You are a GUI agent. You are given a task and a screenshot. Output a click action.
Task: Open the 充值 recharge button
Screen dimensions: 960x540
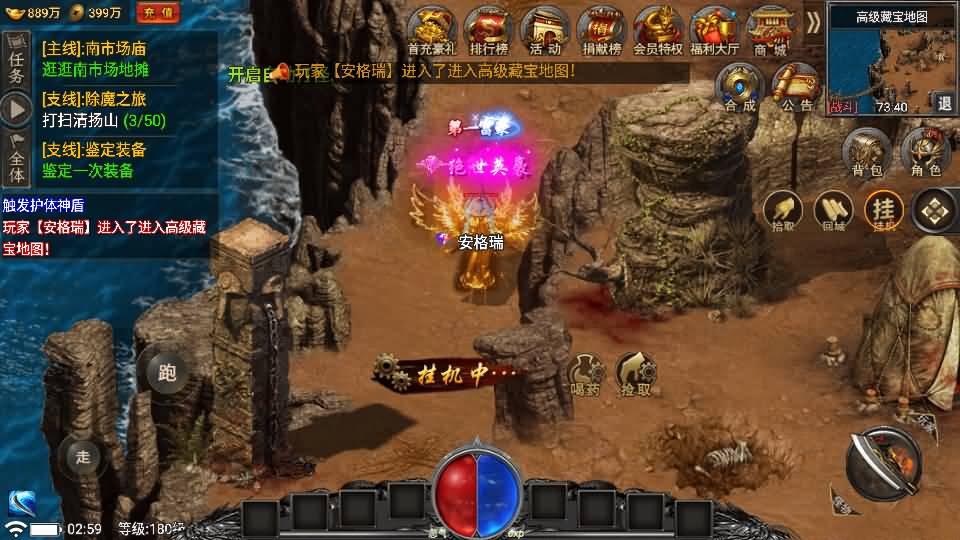click(x=157, y=13)
